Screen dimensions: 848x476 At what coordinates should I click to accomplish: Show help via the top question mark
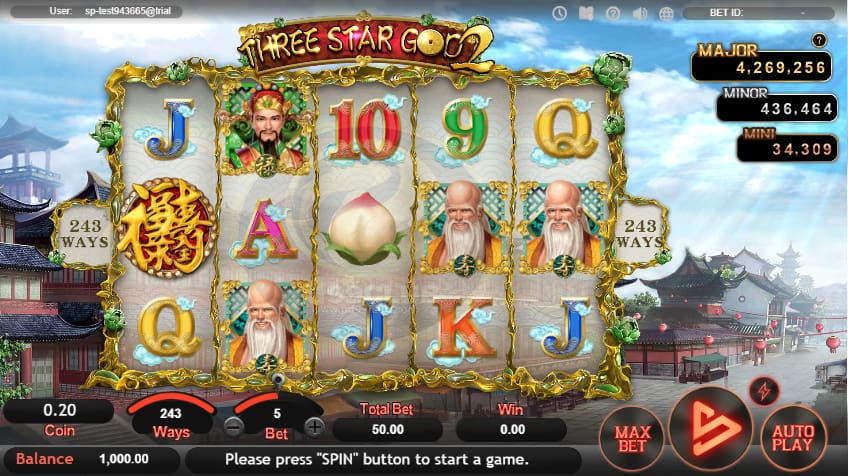(613, 13)
